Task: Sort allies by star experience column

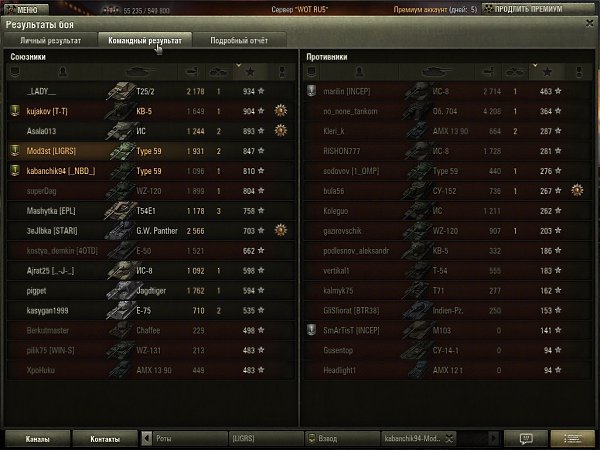Action: coord(249,73)
